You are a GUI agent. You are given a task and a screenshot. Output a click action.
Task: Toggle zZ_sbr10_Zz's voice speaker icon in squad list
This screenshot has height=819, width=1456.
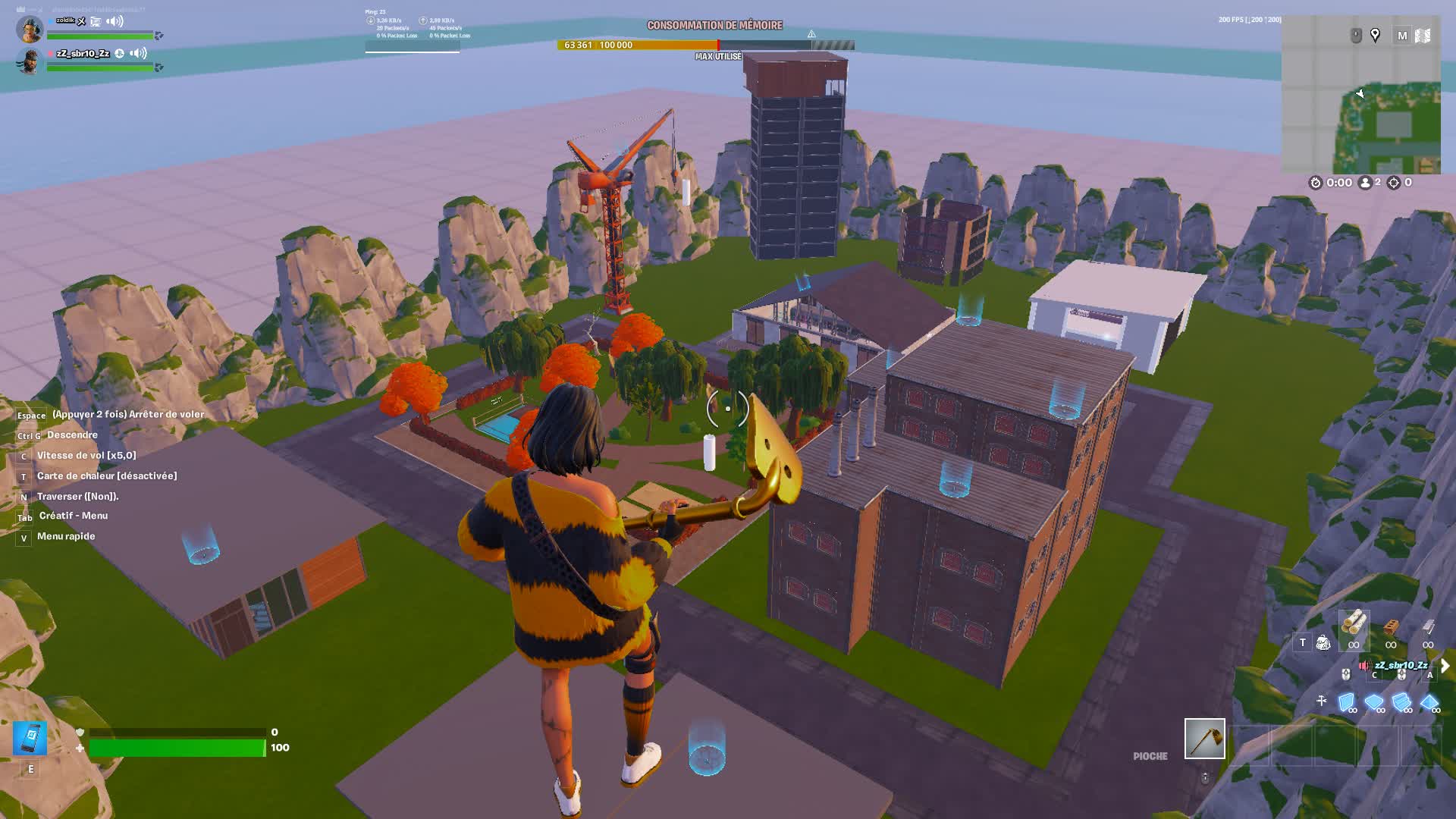tap(138, 53)
